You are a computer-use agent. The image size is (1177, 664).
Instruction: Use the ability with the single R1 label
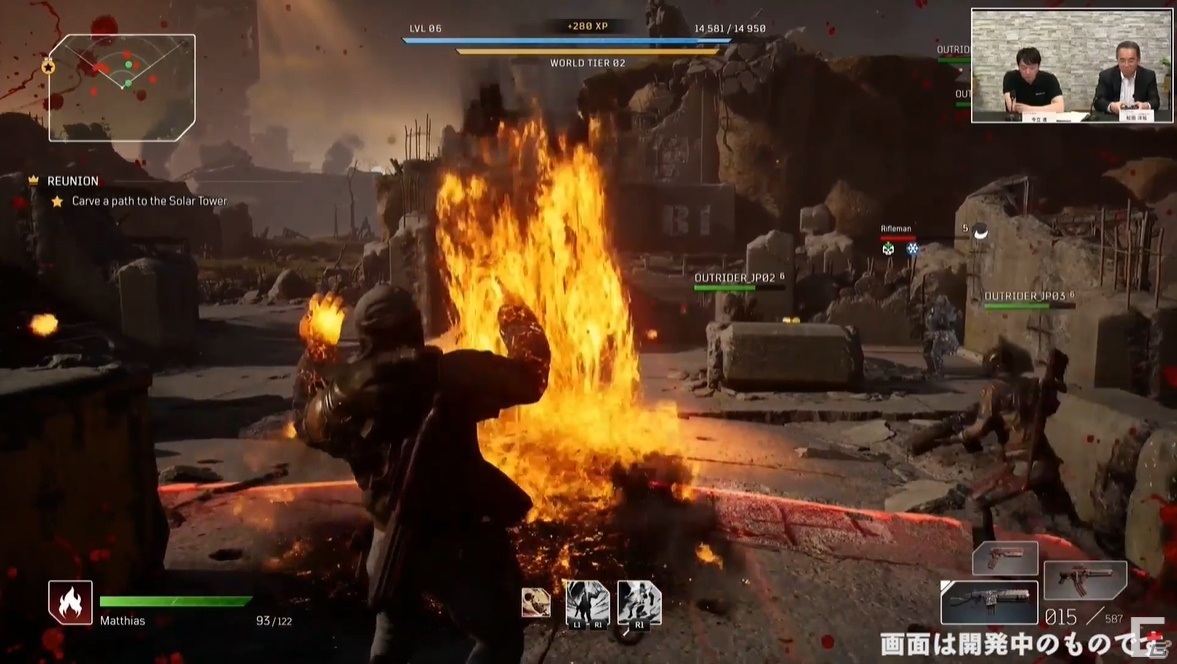639,604
